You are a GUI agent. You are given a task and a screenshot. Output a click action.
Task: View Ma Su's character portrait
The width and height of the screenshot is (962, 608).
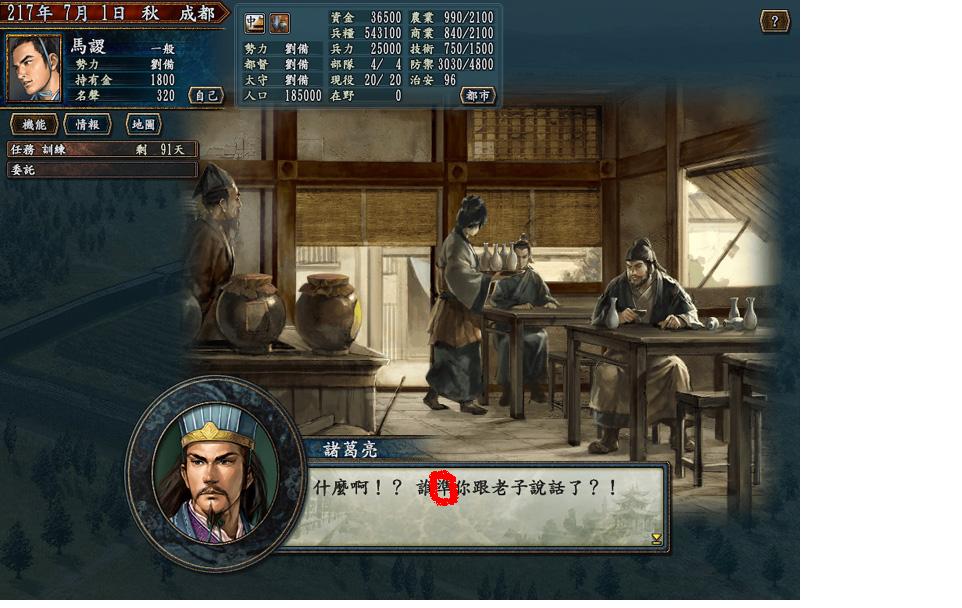click(34, 68)
